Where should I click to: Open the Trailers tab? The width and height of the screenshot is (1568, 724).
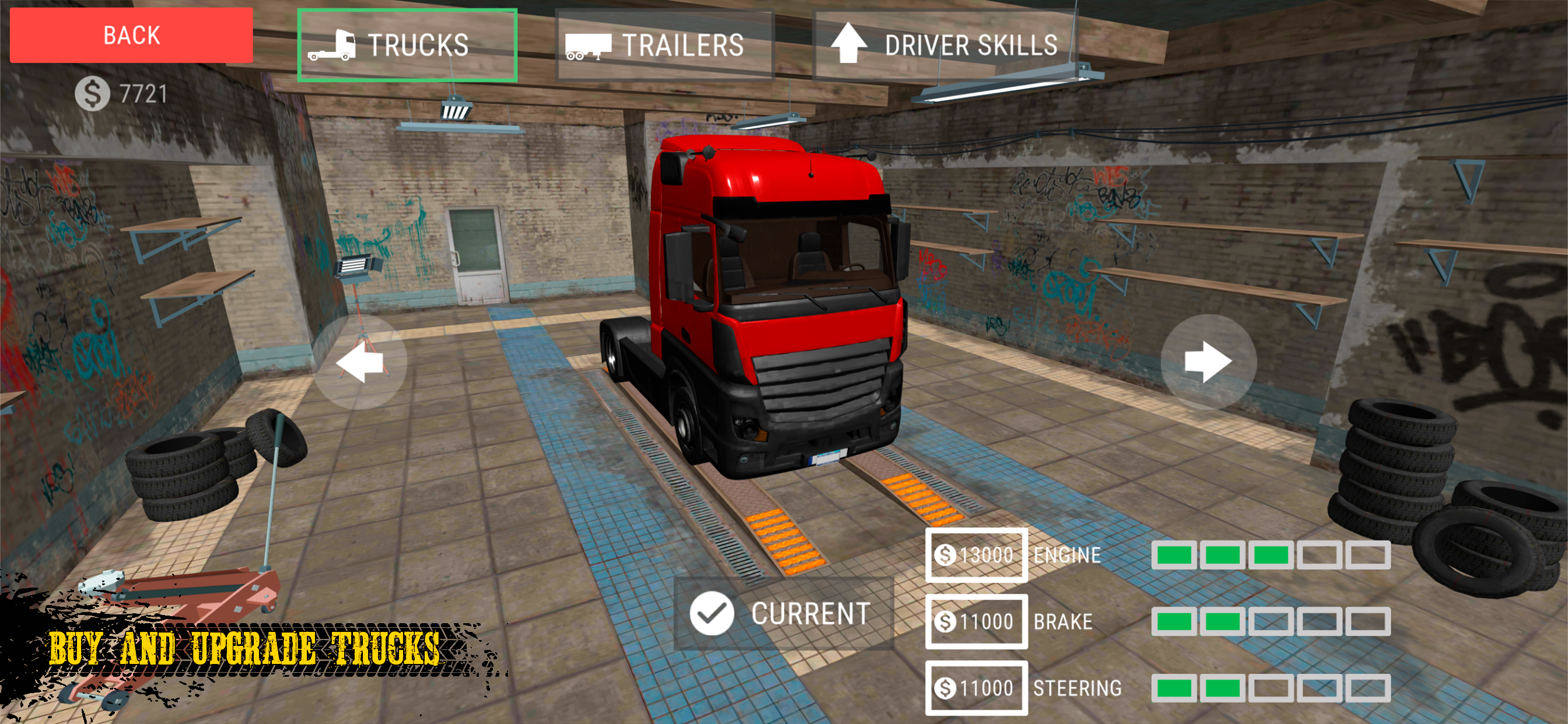point(664,45)
